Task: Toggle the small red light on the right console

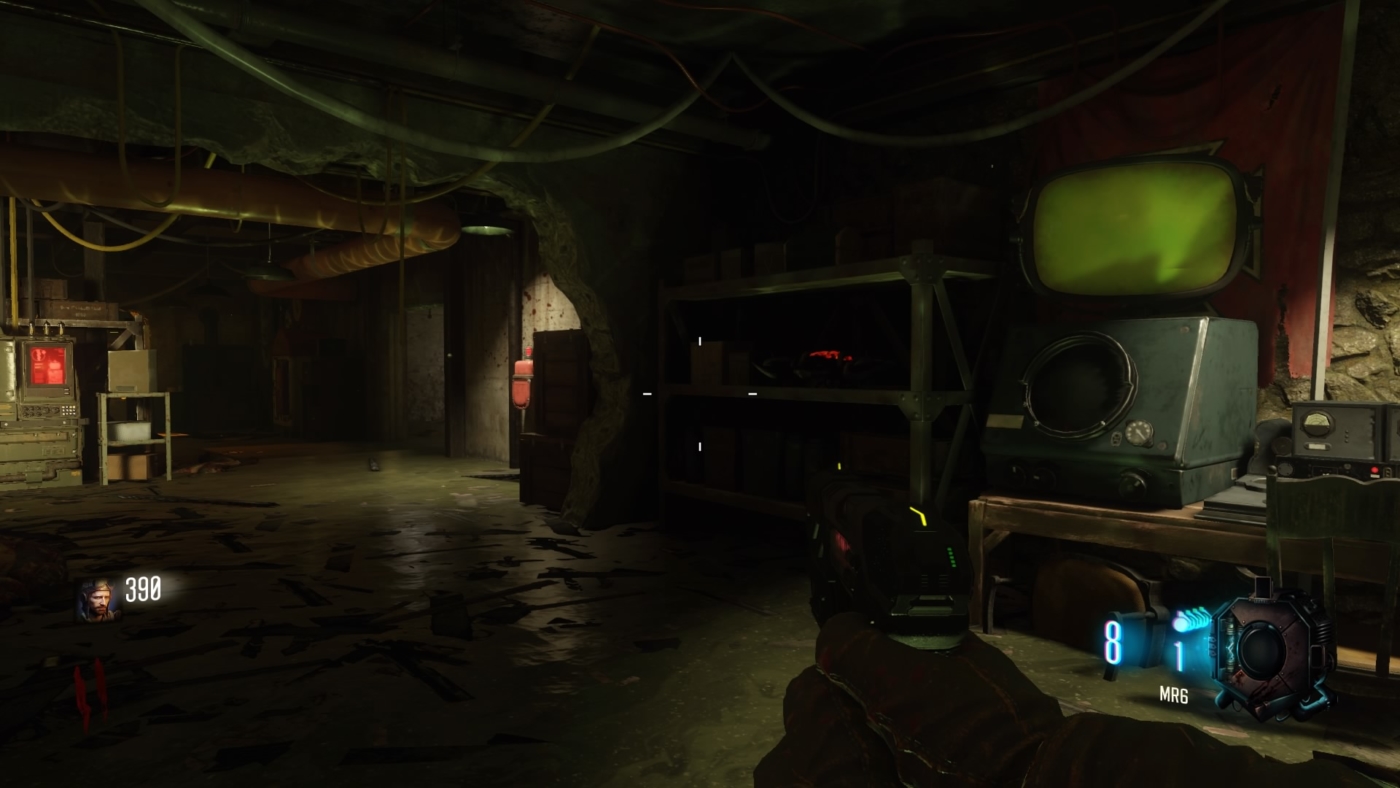Action: pos(1374,470)
